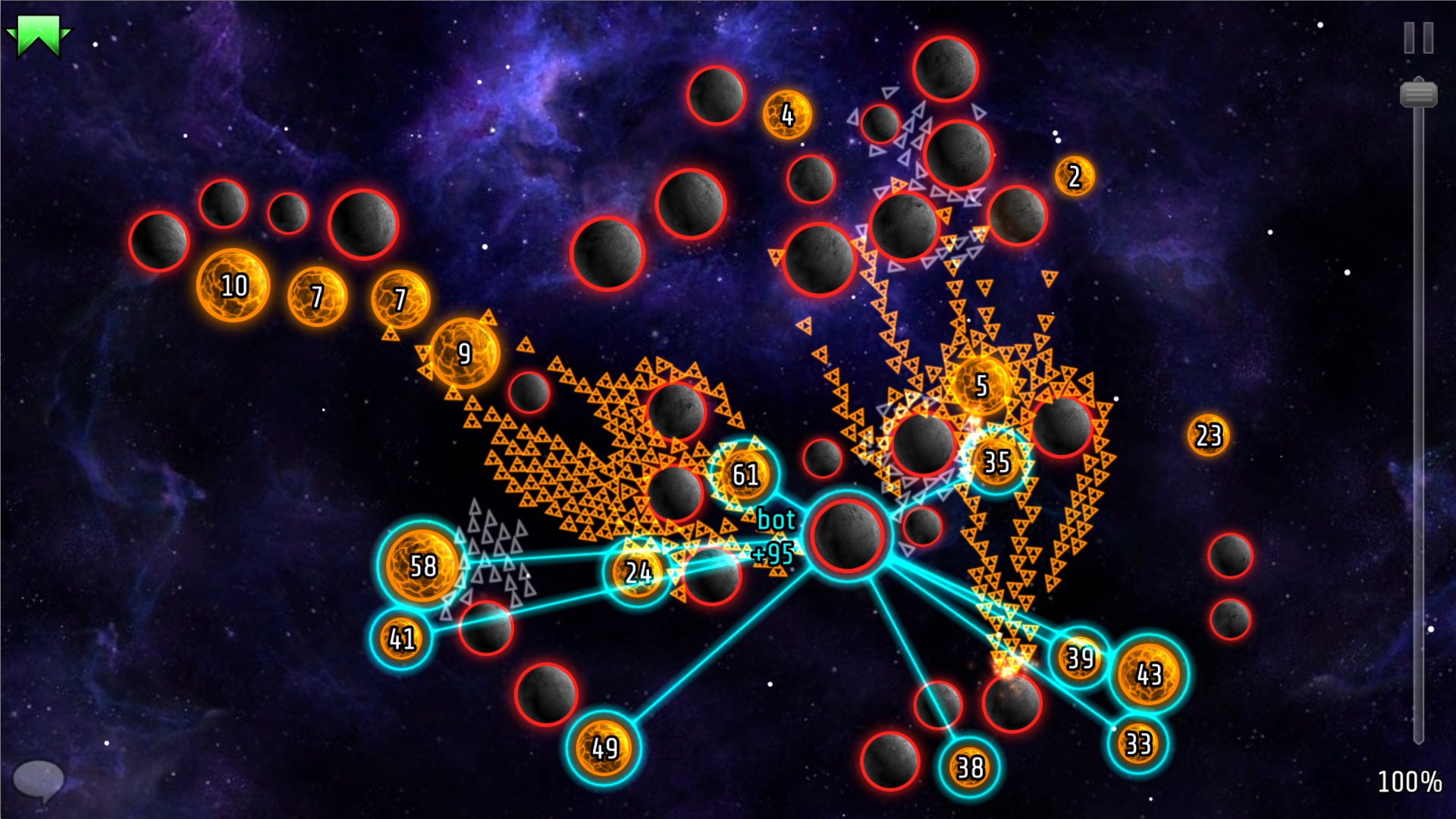This screenshot has width=1456, height=819.
Task: Pick the planet with 33 ships
Action: [x=1137, y=743]
